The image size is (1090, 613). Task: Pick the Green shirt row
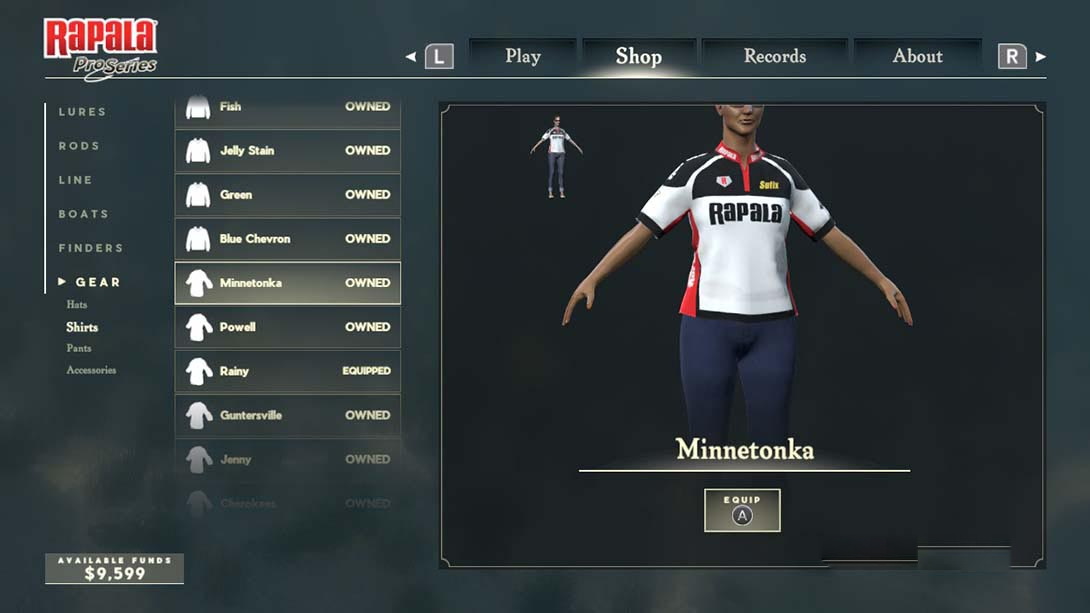[288, 195]
